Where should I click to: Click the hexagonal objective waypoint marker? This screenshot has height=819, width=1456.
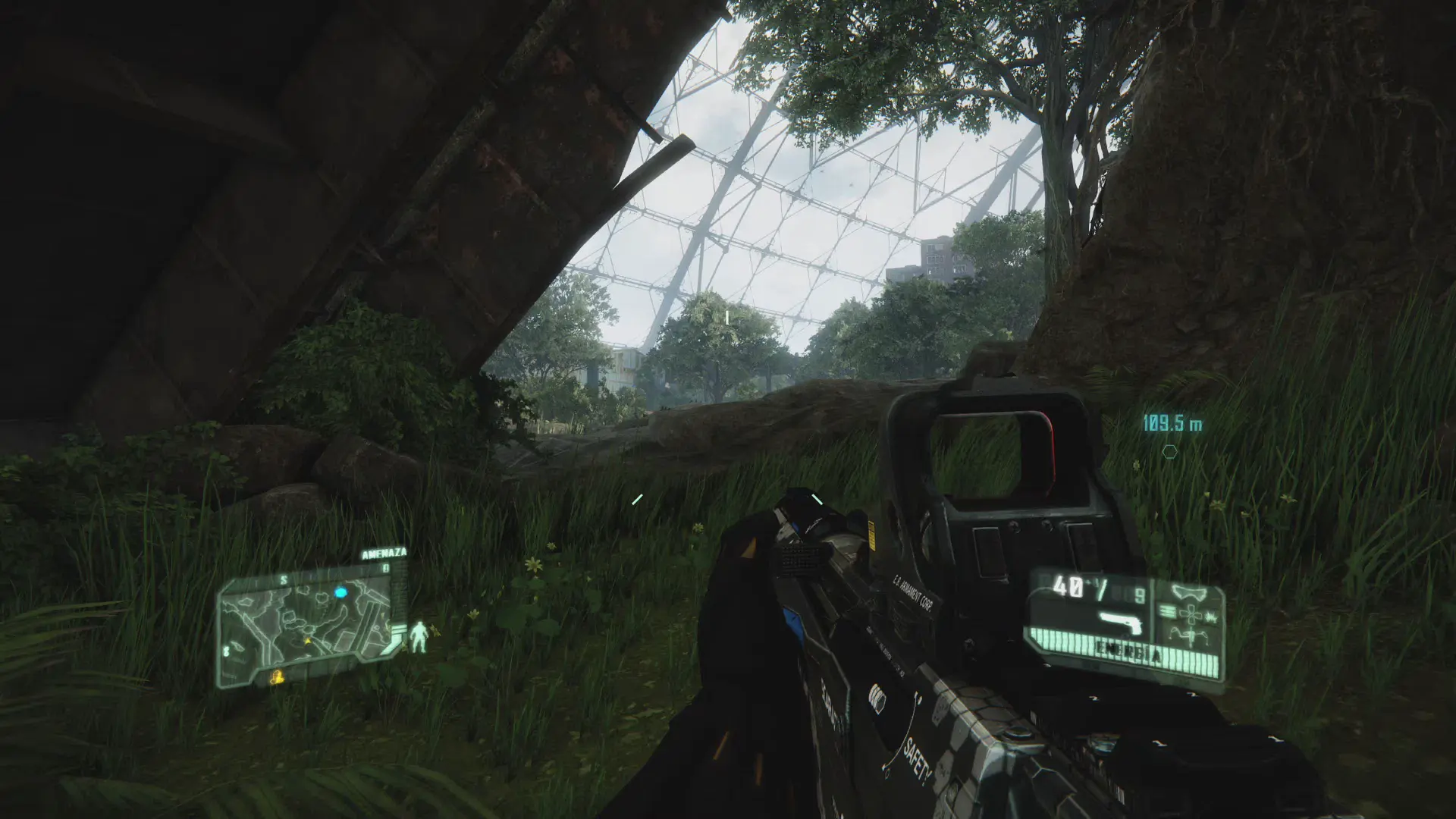pos(1170,452)
